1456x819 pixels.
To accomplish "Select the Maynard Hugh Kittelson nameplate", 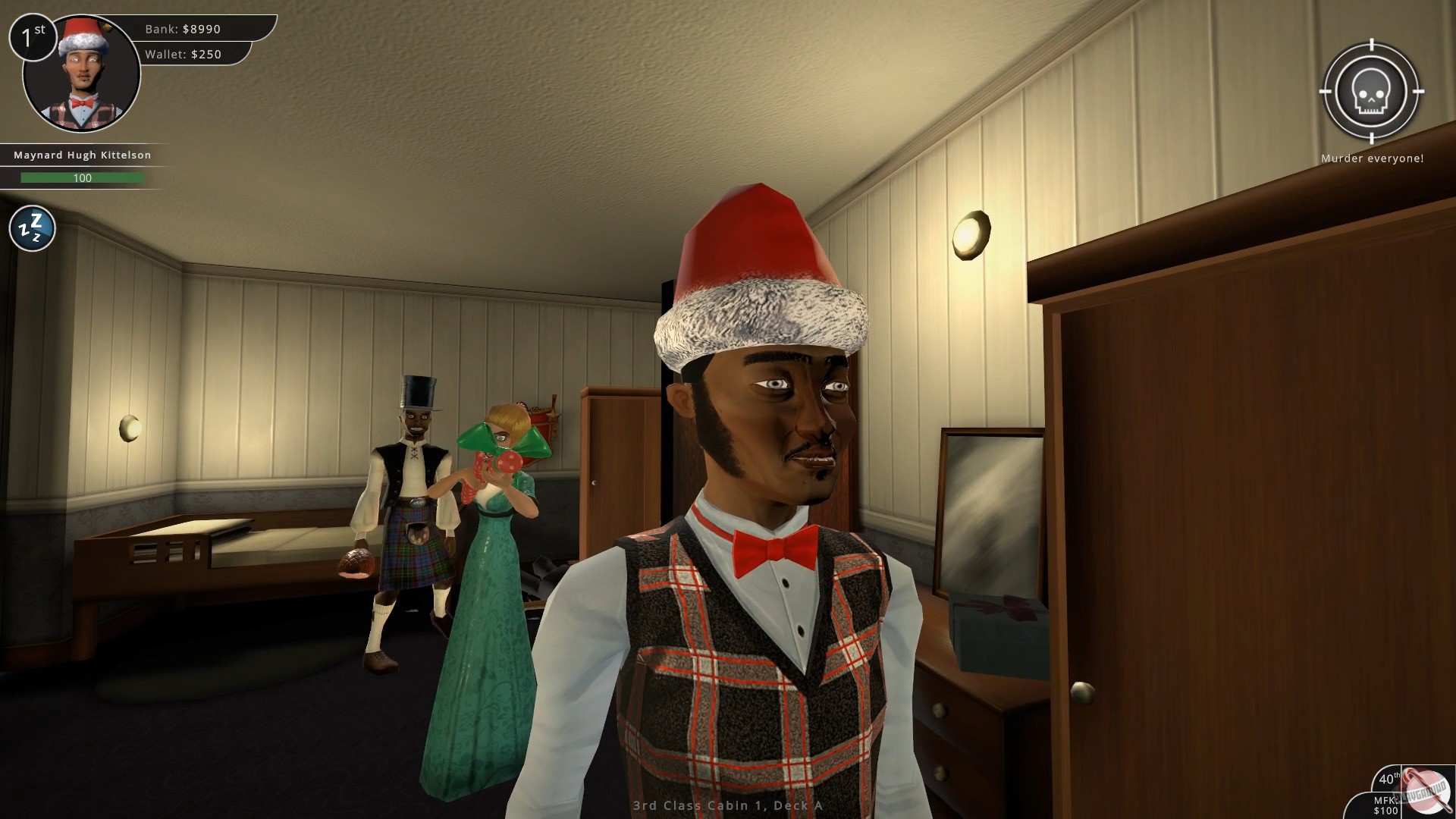I will click(x=81, y=155).
